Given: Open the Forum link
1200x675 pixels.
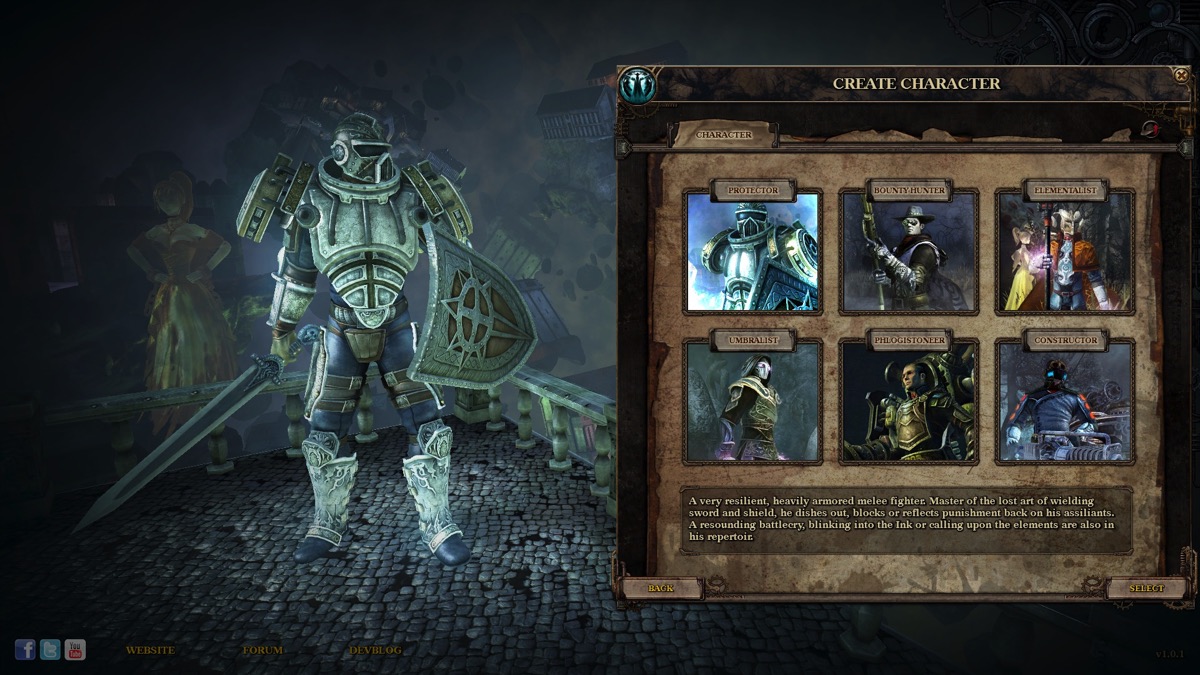Looking at the screenshot, I should [x=262, y=650].
